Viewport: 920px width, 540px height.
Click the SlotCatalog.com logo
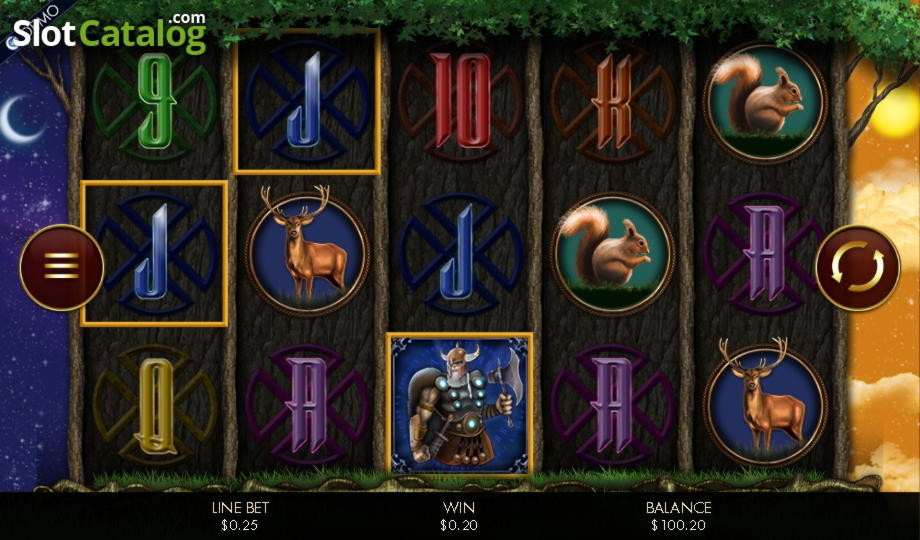110,33
